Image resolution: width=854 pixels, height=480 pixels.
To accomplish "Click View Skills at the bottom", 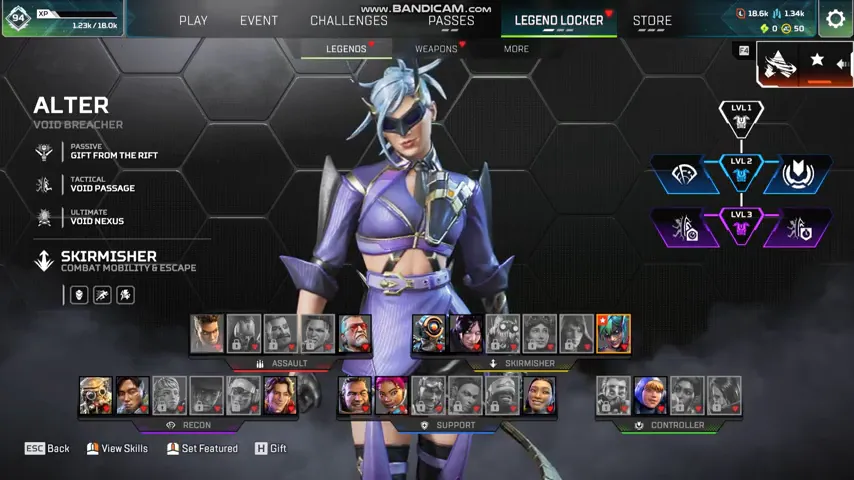I will pyautogui.click(x=117, y=449).
